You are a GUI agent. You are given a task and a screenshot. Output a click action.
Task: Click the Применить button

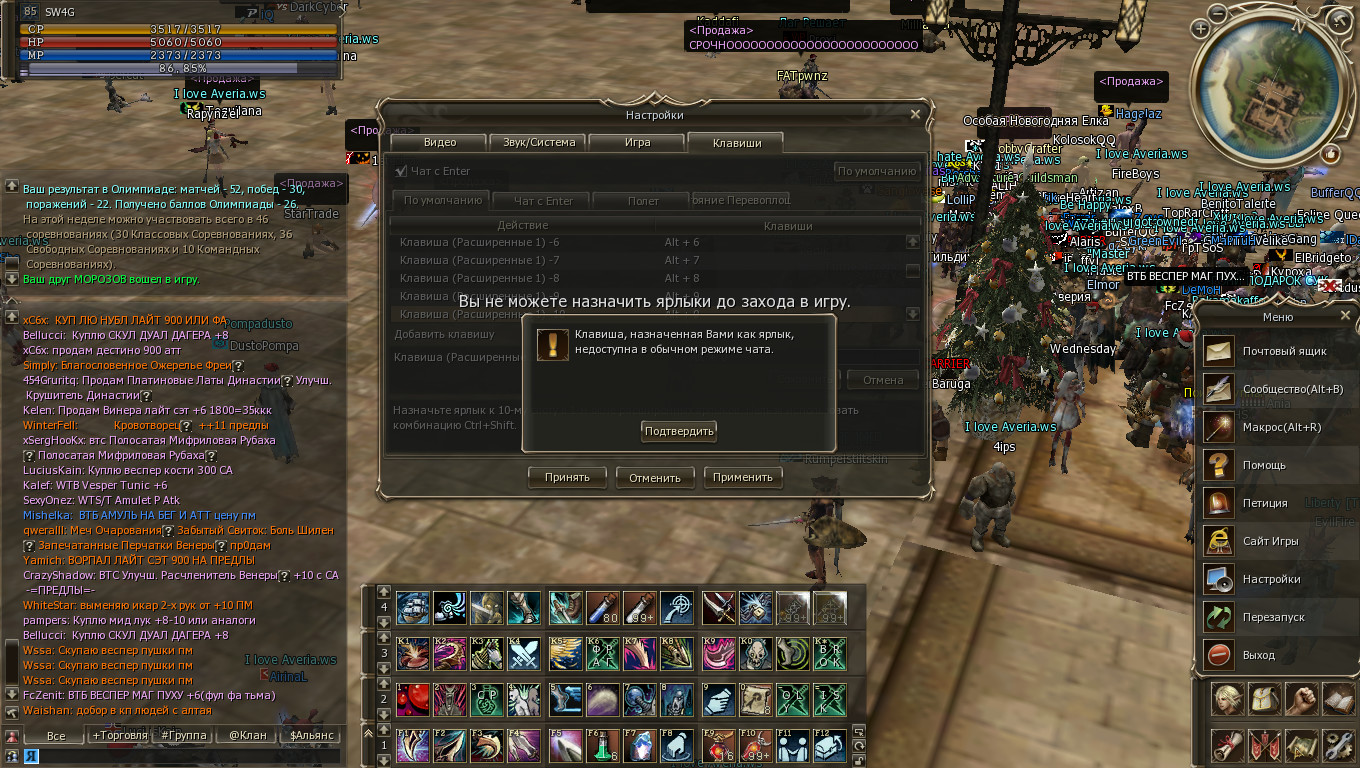pos(743,477)
